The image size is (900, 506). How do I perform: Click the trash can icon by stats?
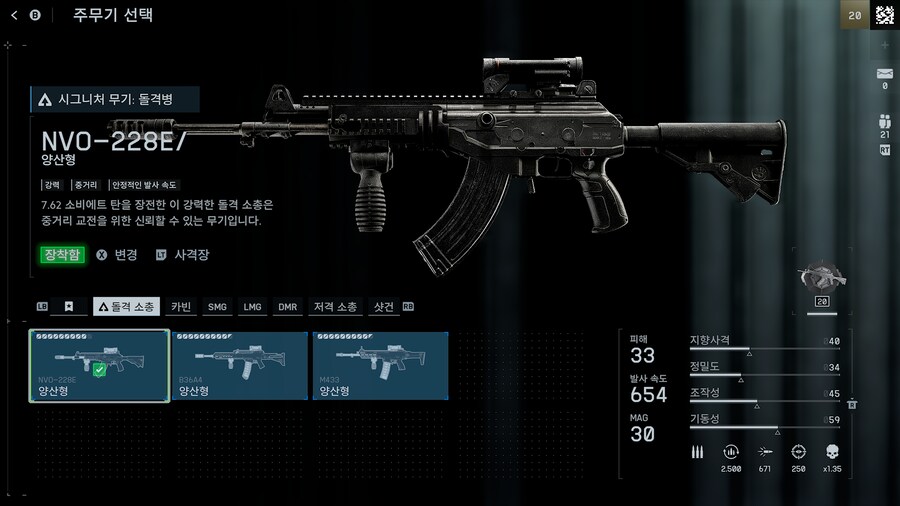point(852,403)
